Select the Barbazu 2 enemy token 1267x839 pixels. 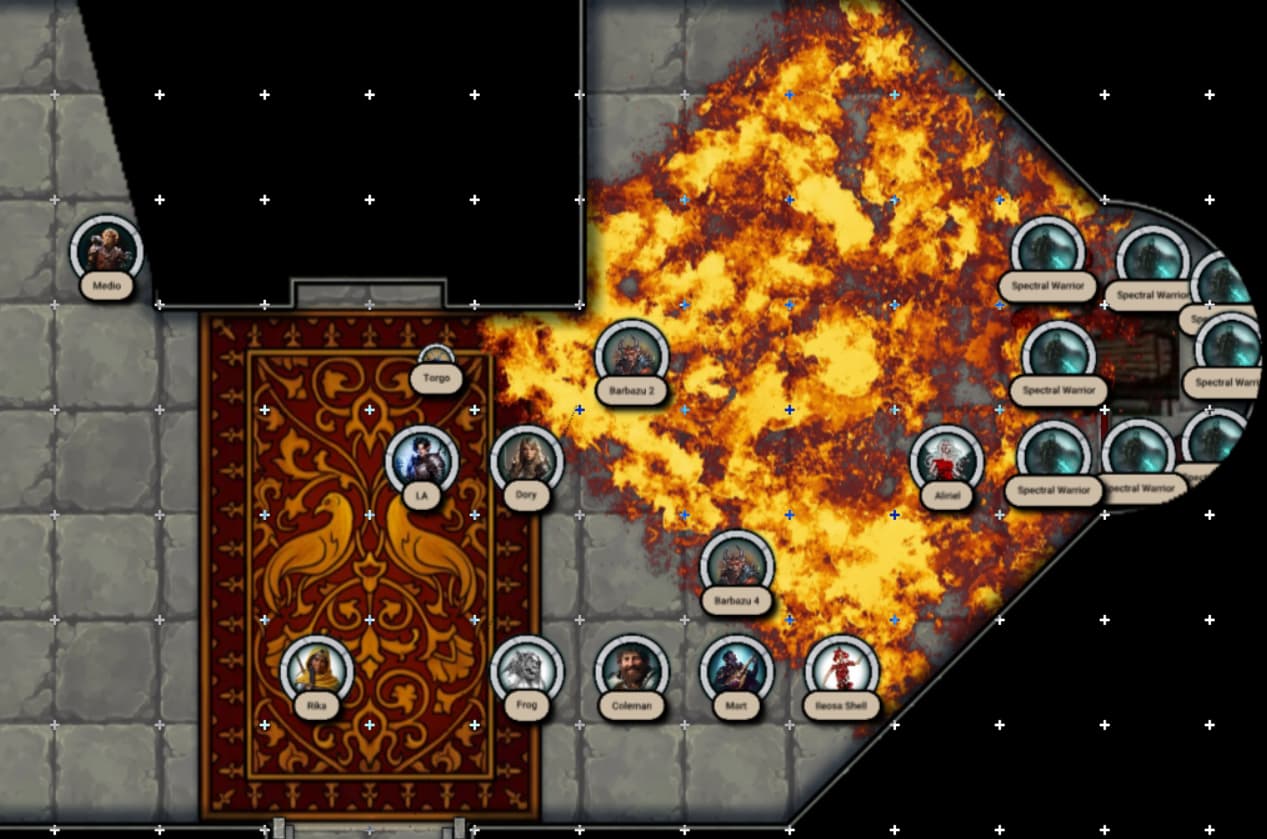tap(632, 355)
